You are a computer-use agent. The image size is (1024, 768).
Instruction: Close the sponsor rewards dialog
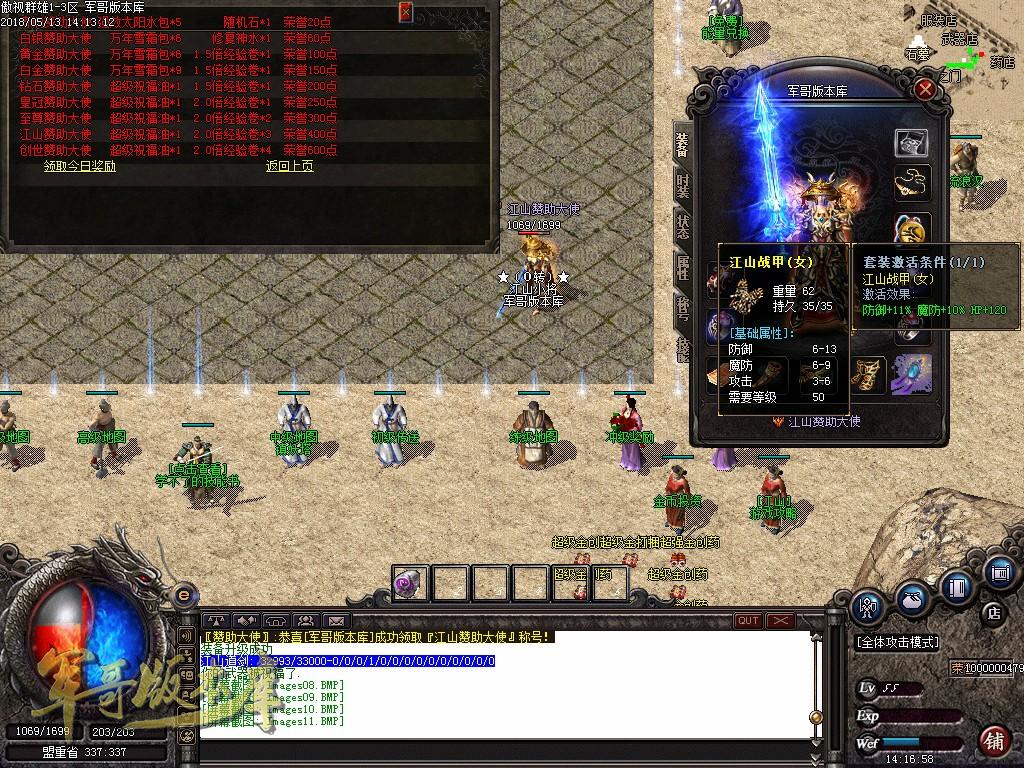pos(405,12)
